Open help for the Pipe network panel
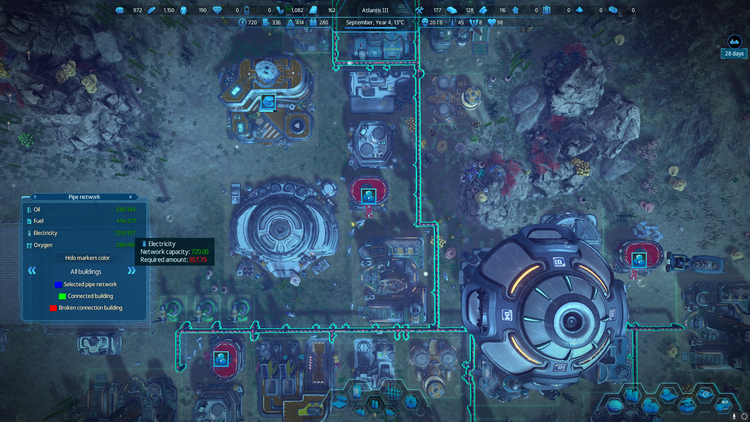Viewport: 750px width, 422px height. [x=35, y=197]
